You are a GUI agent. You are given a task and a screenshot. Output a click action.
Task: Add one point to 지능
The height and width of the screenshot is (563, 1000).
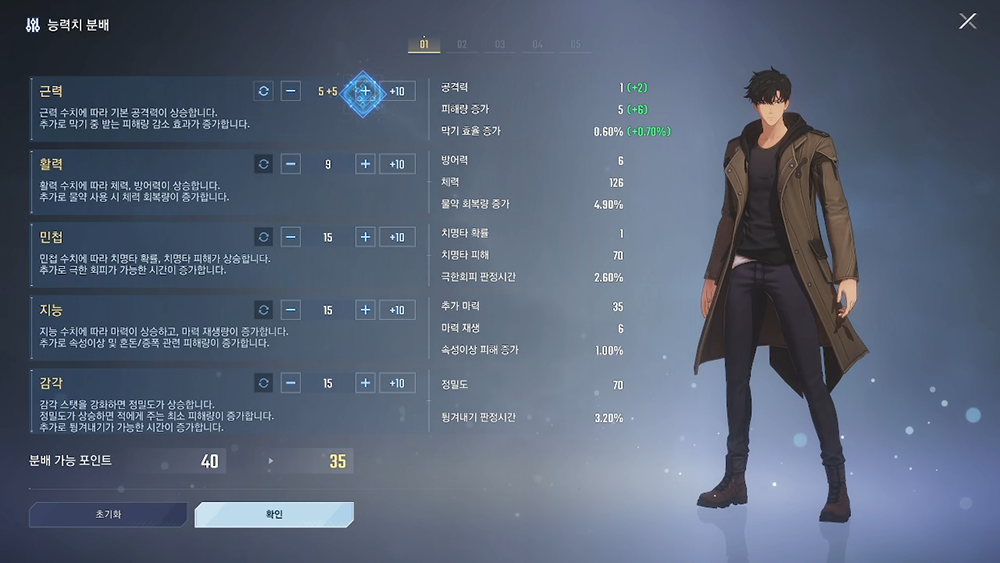(366, 310)
